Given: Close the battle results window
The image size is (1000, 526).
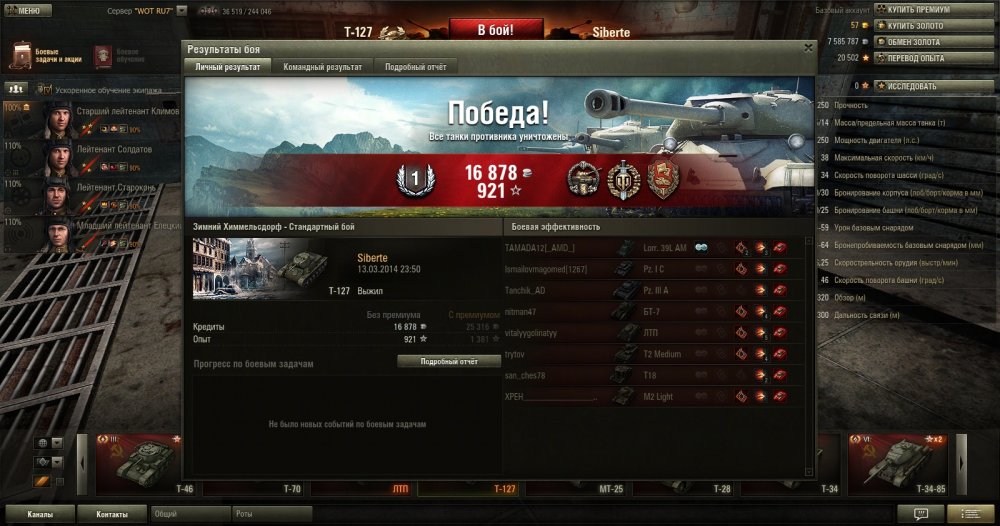Looking at the screenshot, I should tap(808, 47).
